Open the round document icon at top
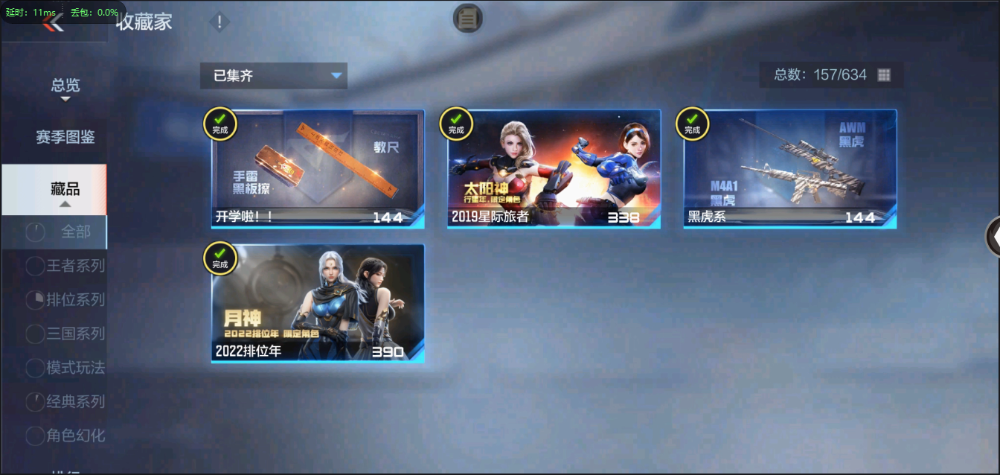Image resolution: width=1000 pixels, height=475 pixels. (x=468, y=17)
